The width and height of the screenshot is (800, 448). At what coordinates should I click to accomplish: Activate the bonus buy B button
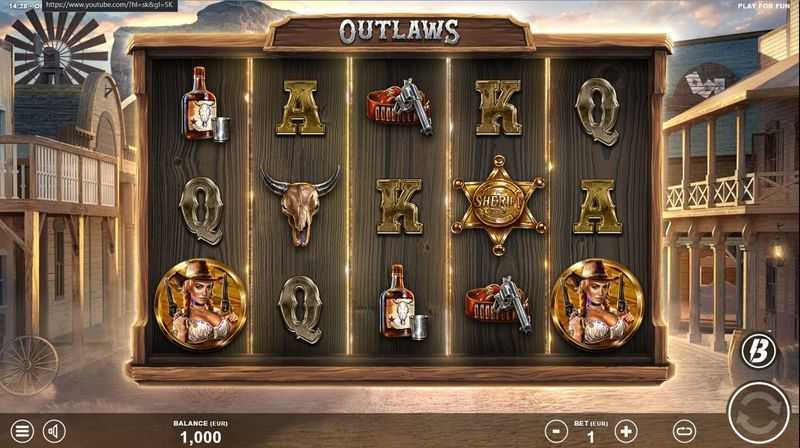[758, 350]
